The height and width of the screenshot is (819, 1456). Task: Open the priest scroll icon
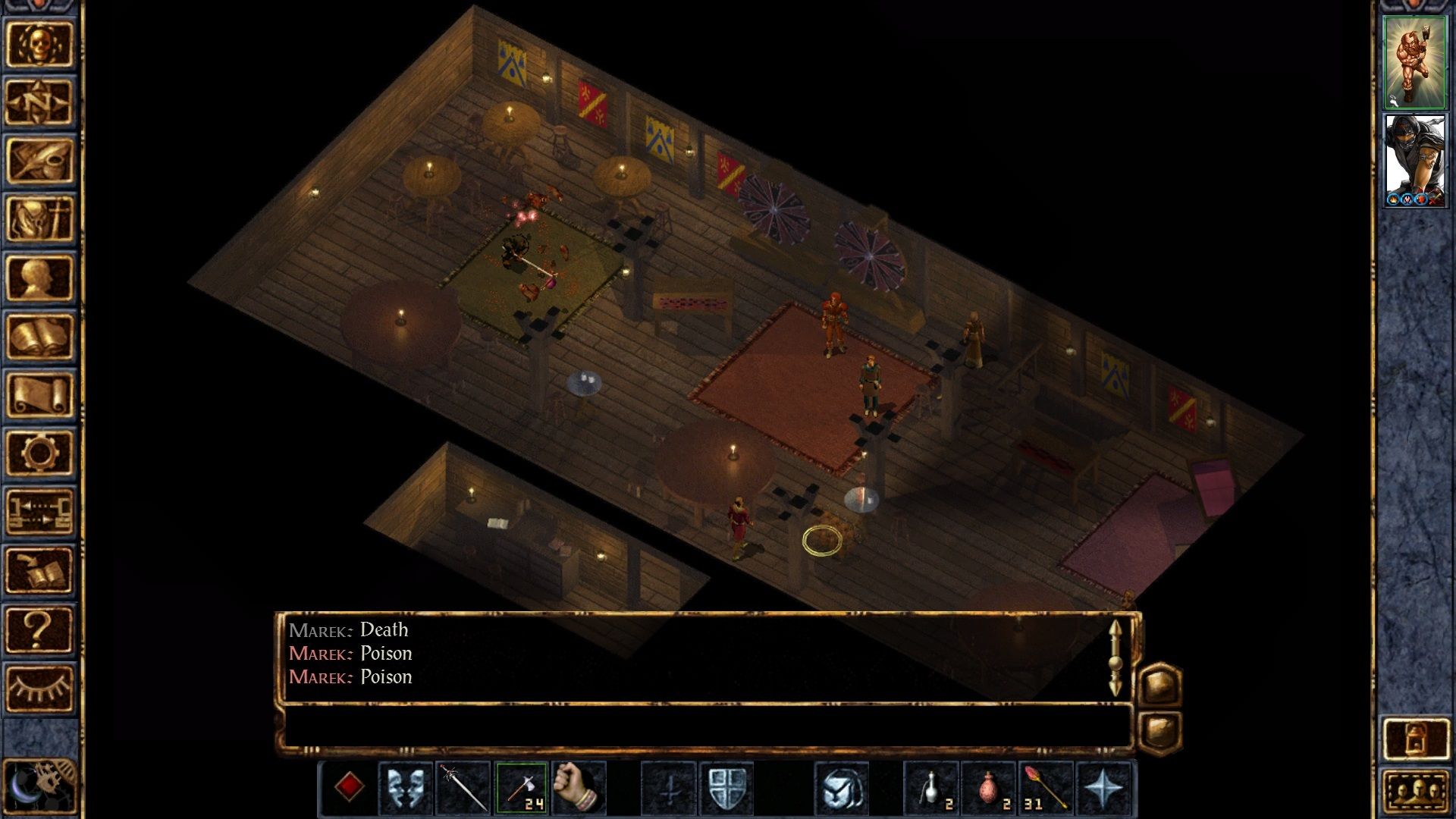click(39, 394)
